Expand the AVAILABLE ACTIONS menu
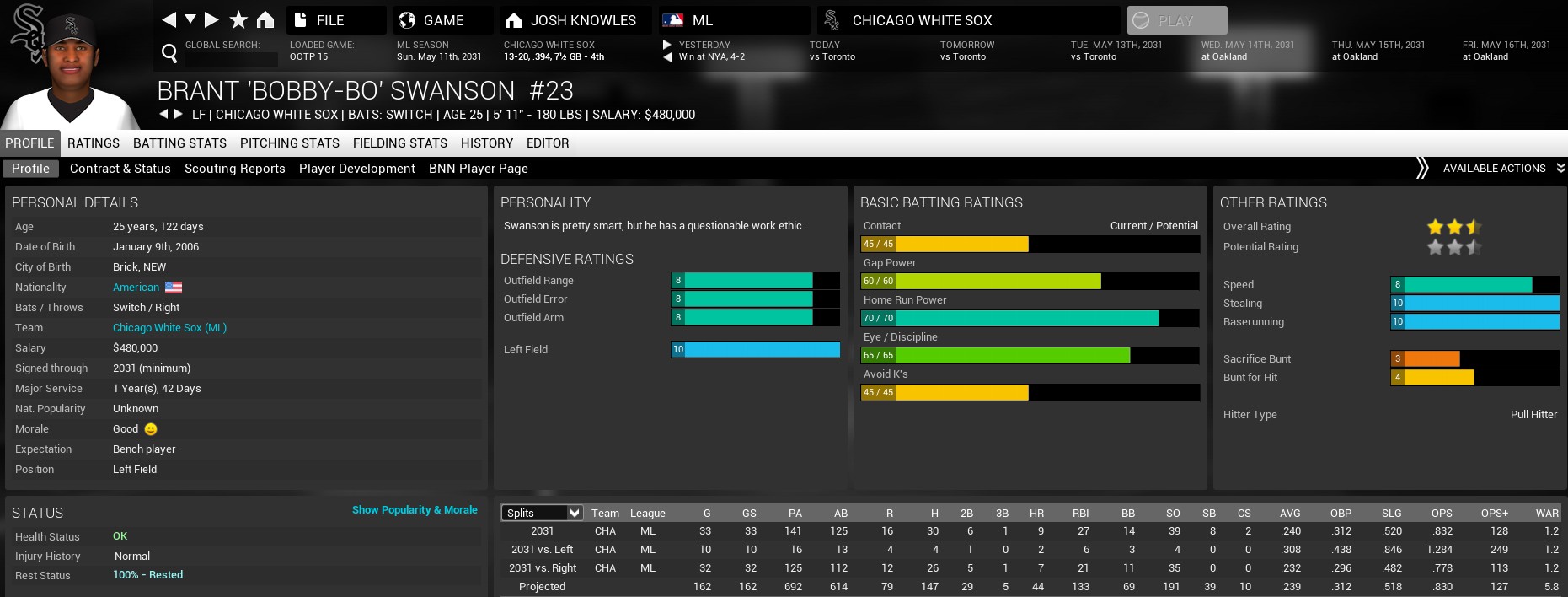The image size is (1568, 597). tap(1495, 169)
